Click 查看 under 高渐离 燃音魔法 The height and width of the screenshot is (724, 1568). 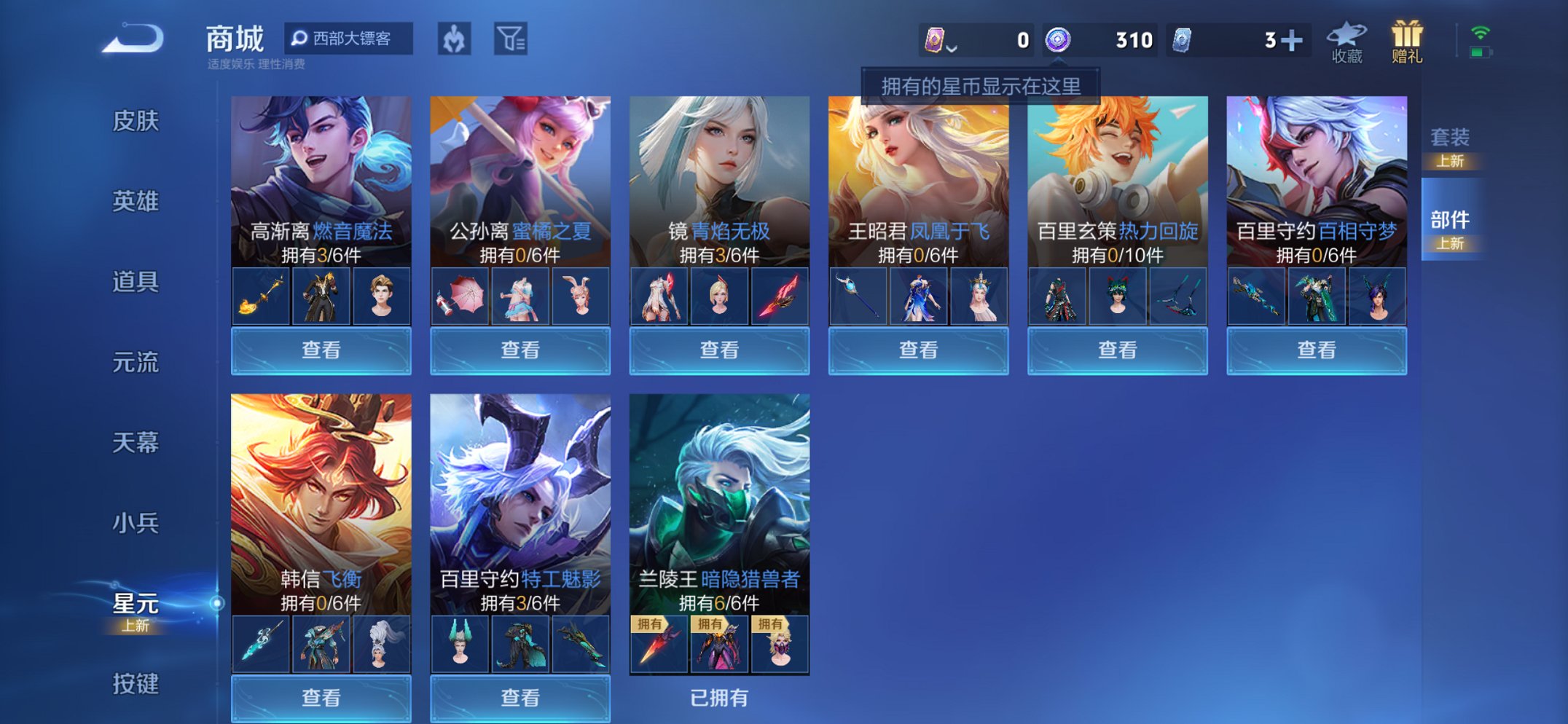pyautogui.click(x=321, y=350)
